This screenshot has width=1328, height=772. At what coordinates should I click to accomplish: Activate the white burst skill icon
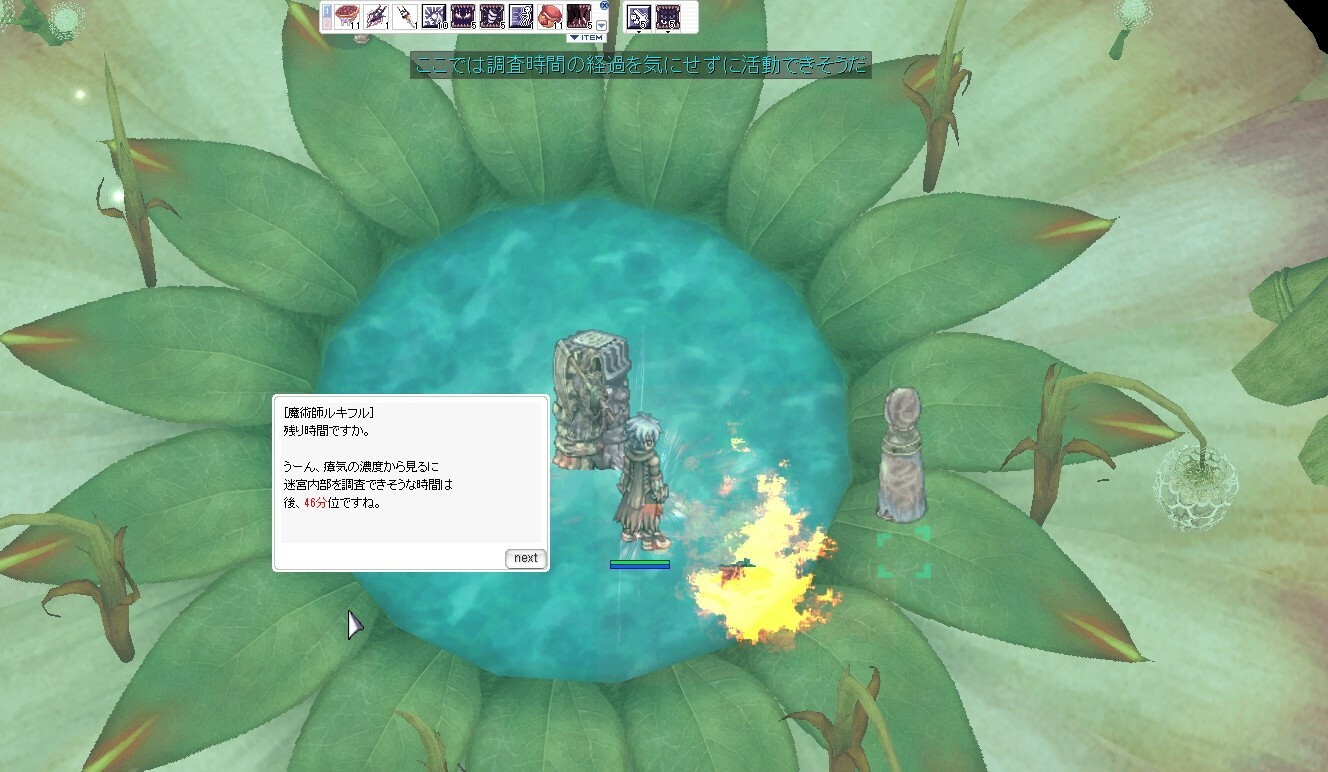(x=434, y=16)
